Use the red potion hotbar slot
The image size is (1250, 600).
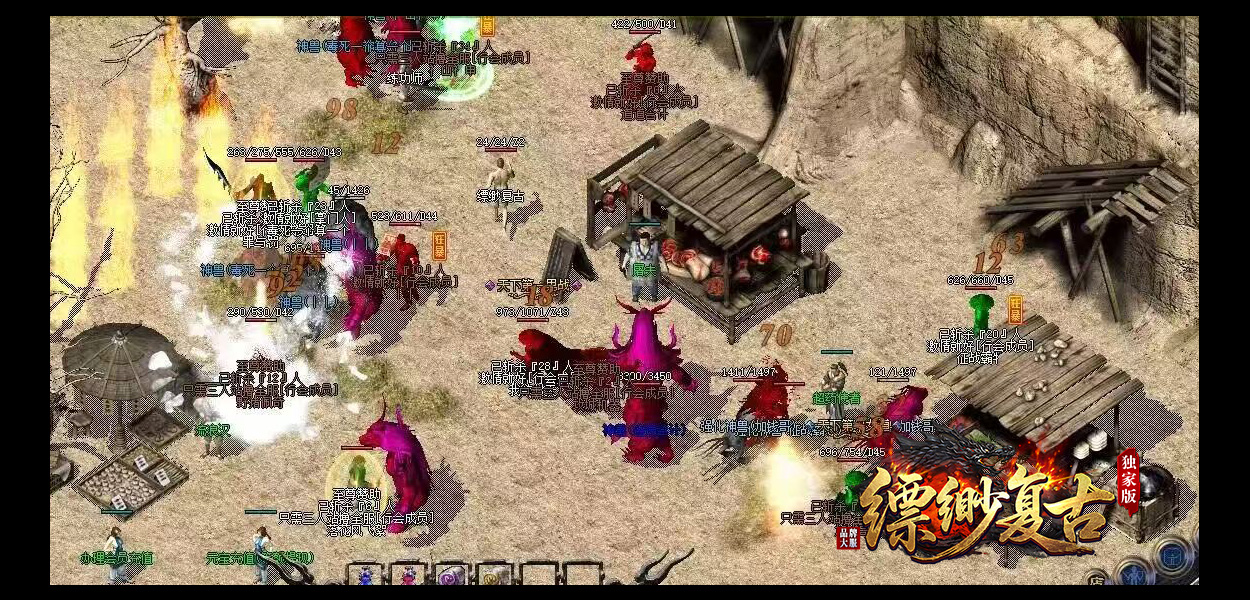(408, 575)
